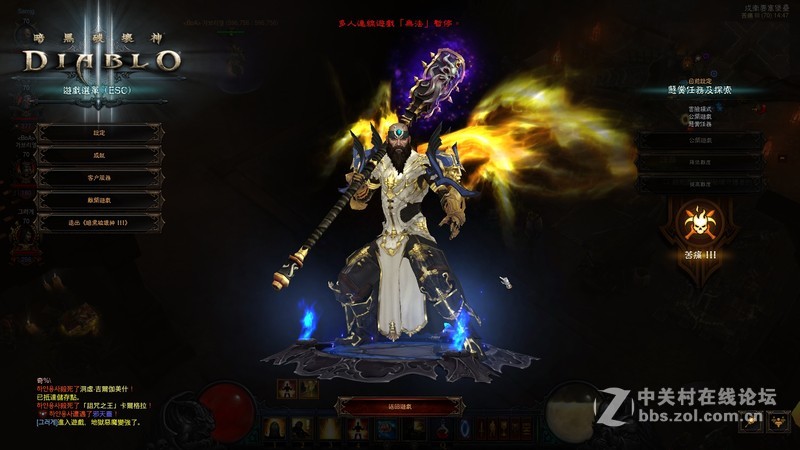800x450 pixels.
Task: Open the 成就 (Achievements) menu entry
Action: tap(99, 155)
